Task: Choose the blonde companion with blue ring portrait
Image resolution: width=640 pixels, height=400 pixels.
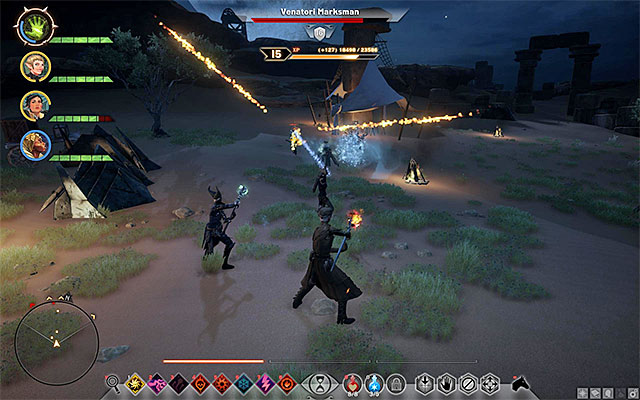Action: (34, 145)
